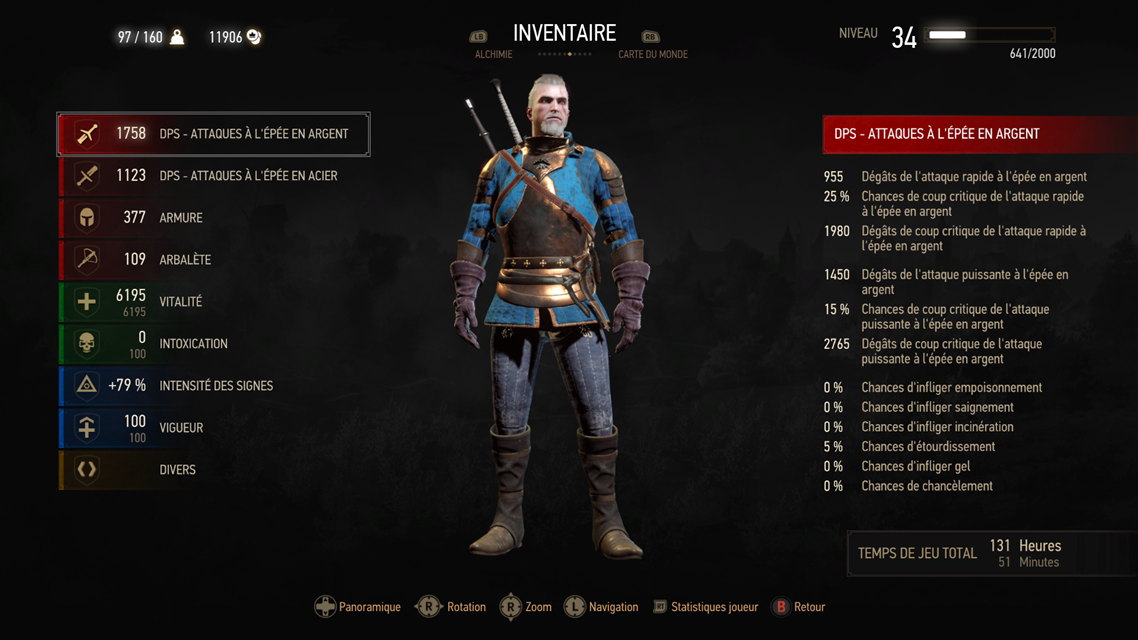Open Intensité des signes stat details
1138x640 pixels.
213,386
